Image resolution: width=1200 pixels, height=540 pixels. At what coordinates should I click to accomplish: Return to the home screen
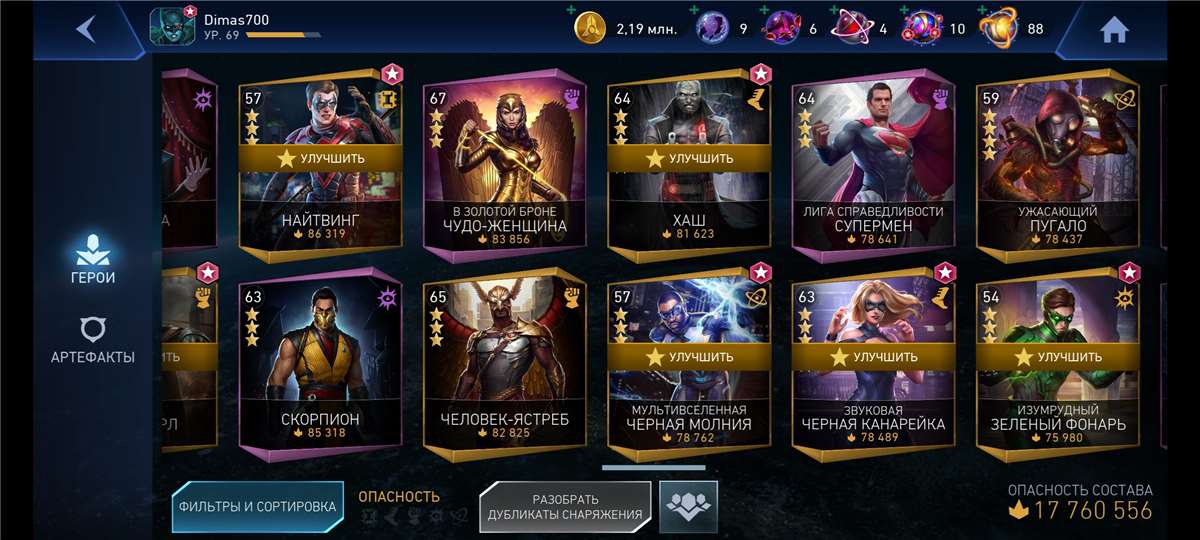(x=1113, y=30)
